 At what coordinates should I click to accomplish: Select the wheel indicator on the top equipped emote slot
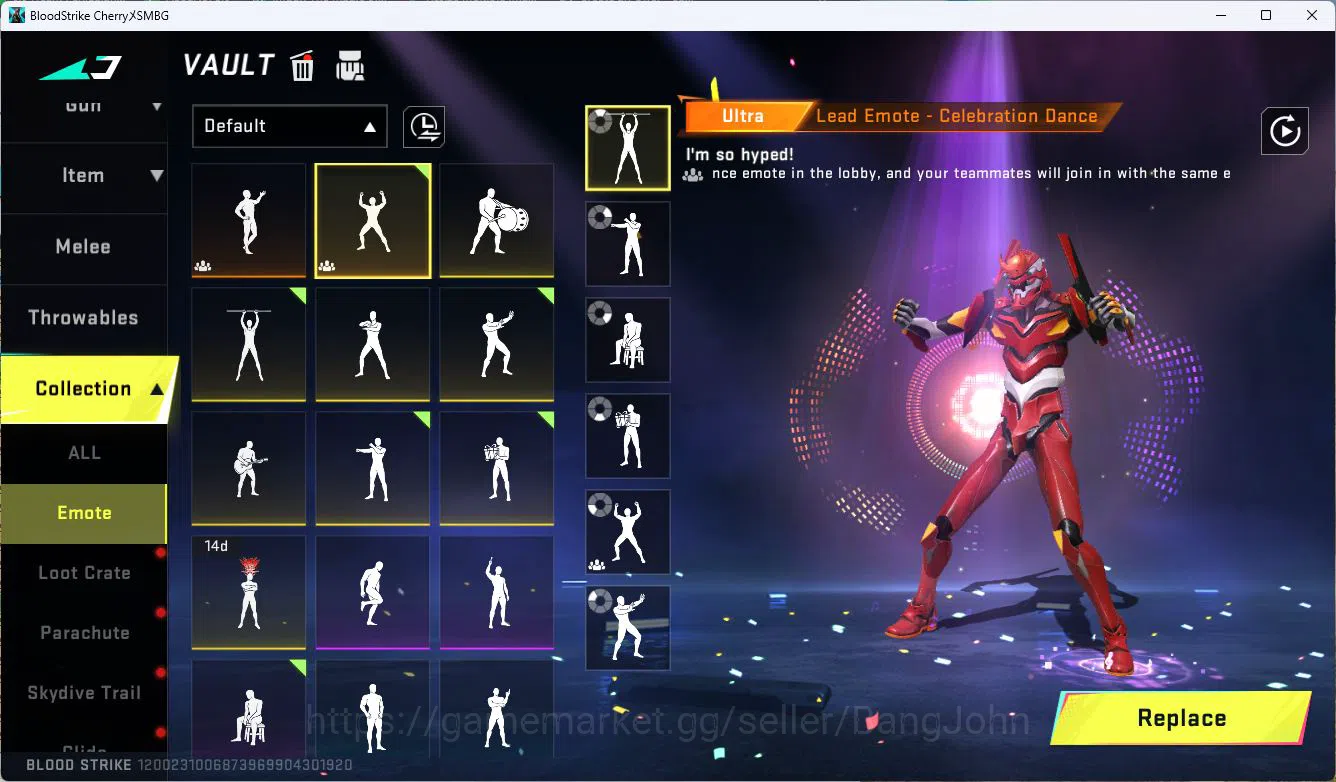(600, 122)
